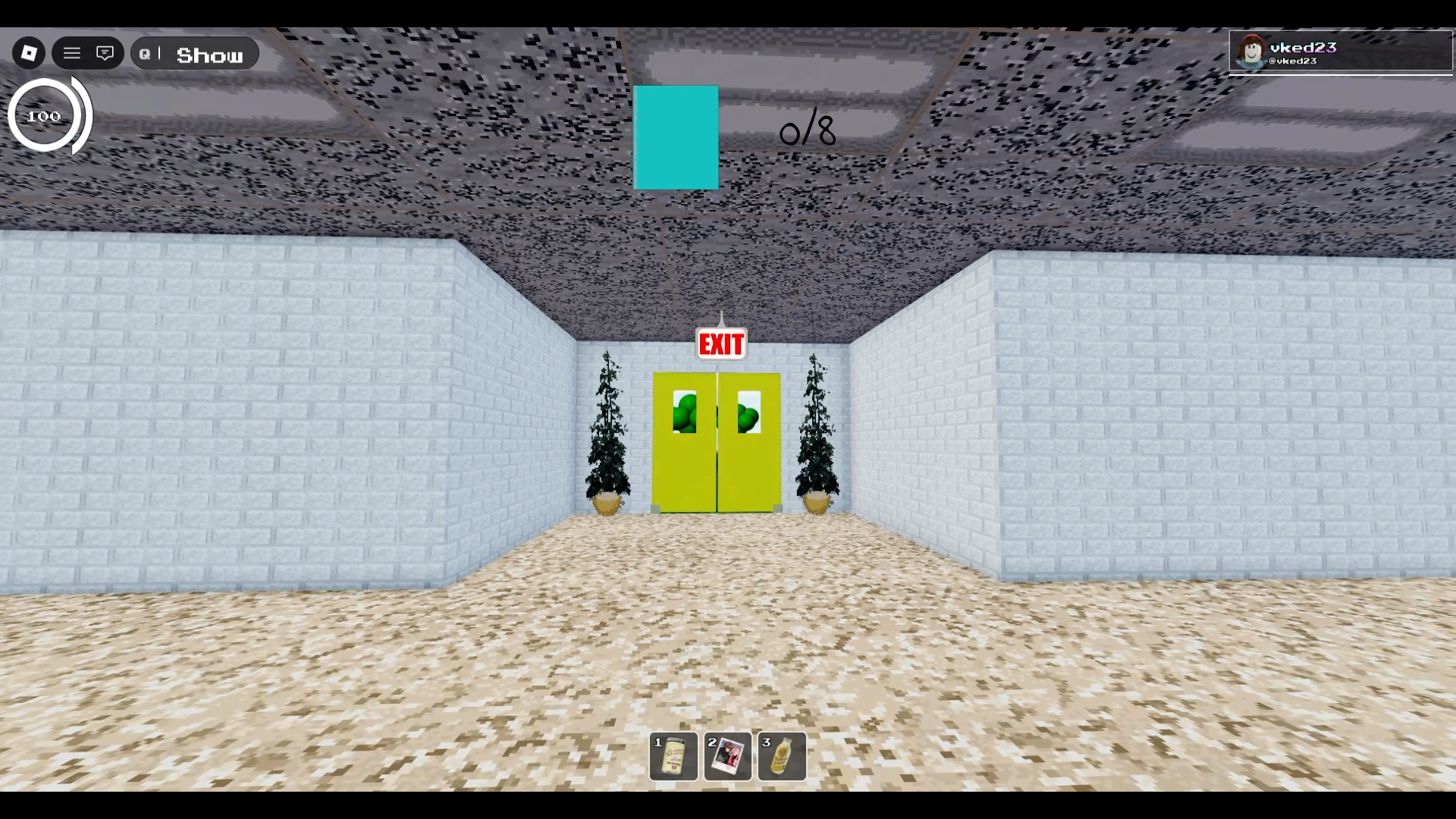Expand the in-game menu options
Image resolution: width=1456 pixels, height=819 pixels.
(x=72, y=52)
